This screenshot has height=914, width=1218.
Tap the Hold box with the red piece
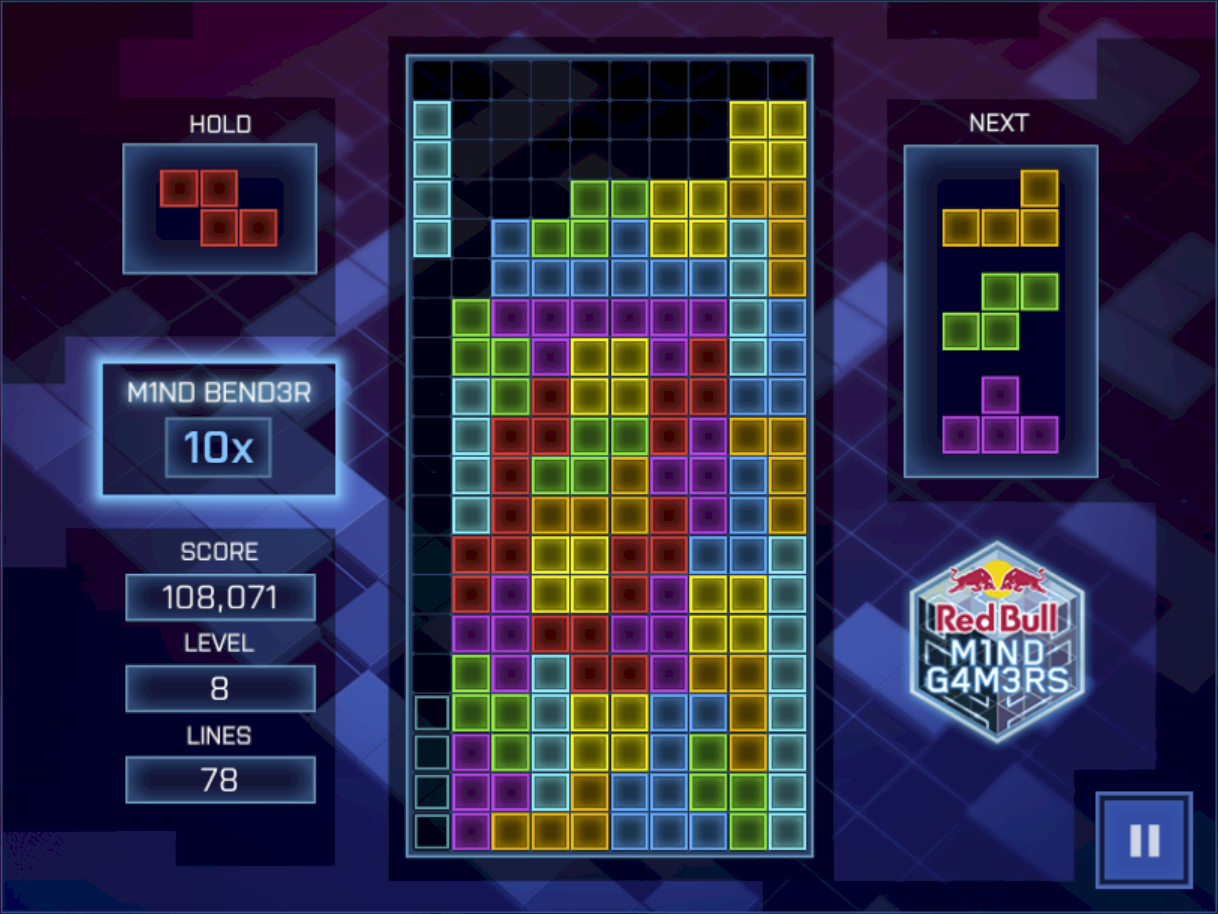coord(219,208)
